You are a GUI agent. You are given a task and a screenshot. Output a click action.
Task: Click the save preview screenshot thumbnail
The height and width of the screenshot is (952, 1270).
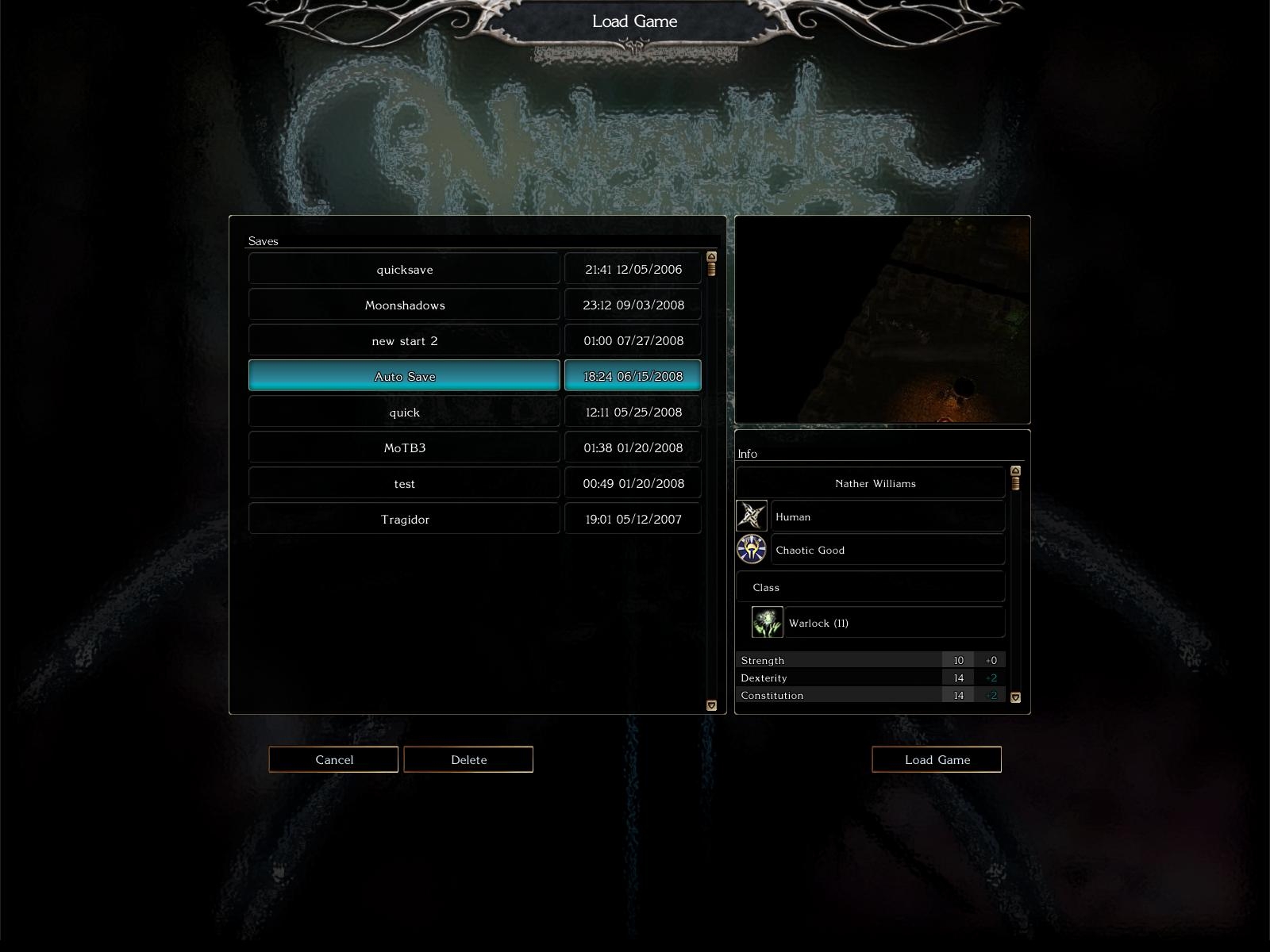pos(883,320)
